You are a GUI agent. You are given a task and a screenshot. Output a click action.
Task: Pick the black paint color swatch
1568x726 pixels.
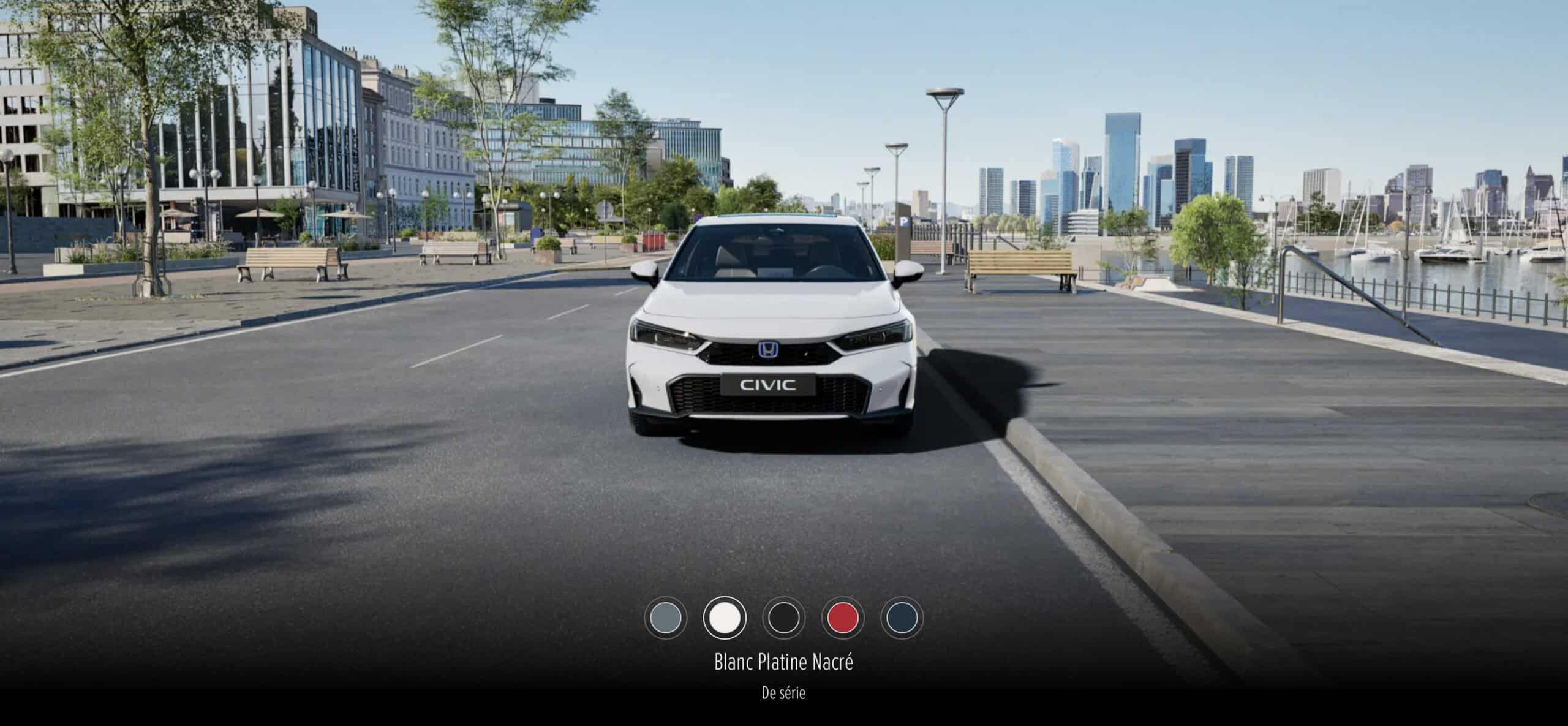tap(783, 618)
